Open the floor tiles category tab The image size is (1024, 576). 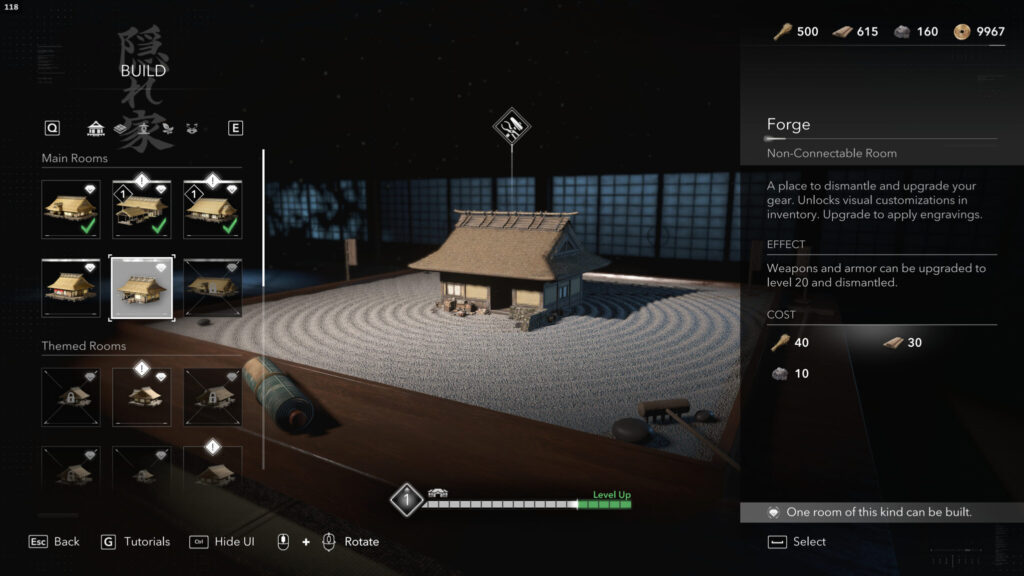pyautogui.click(x=120, y=128)
